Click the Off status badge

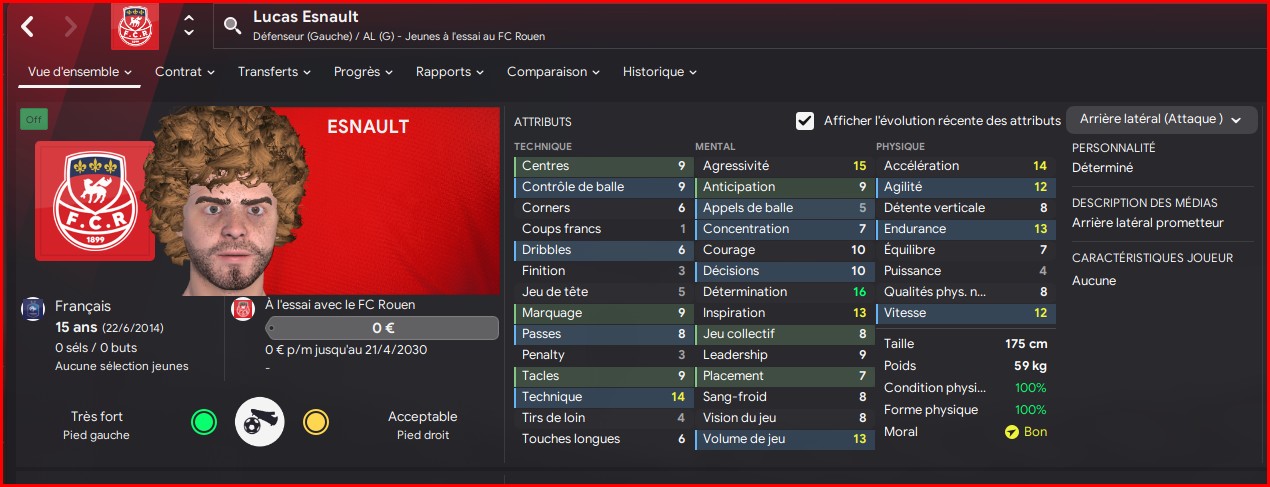34,120
